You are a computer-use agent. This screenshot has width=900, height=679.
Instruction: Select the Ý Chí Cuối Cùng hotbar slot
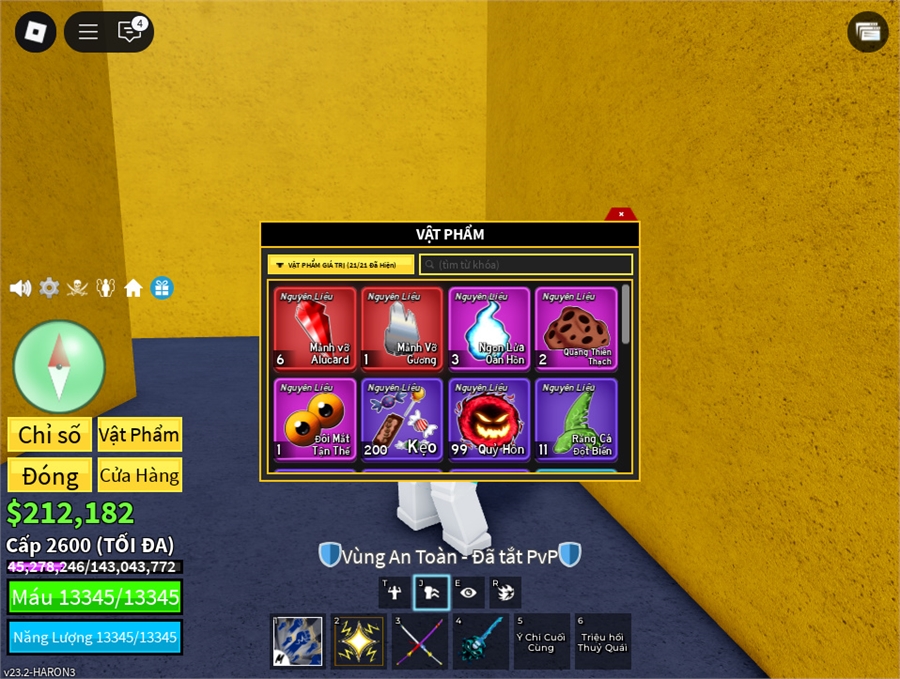point(541,641)
